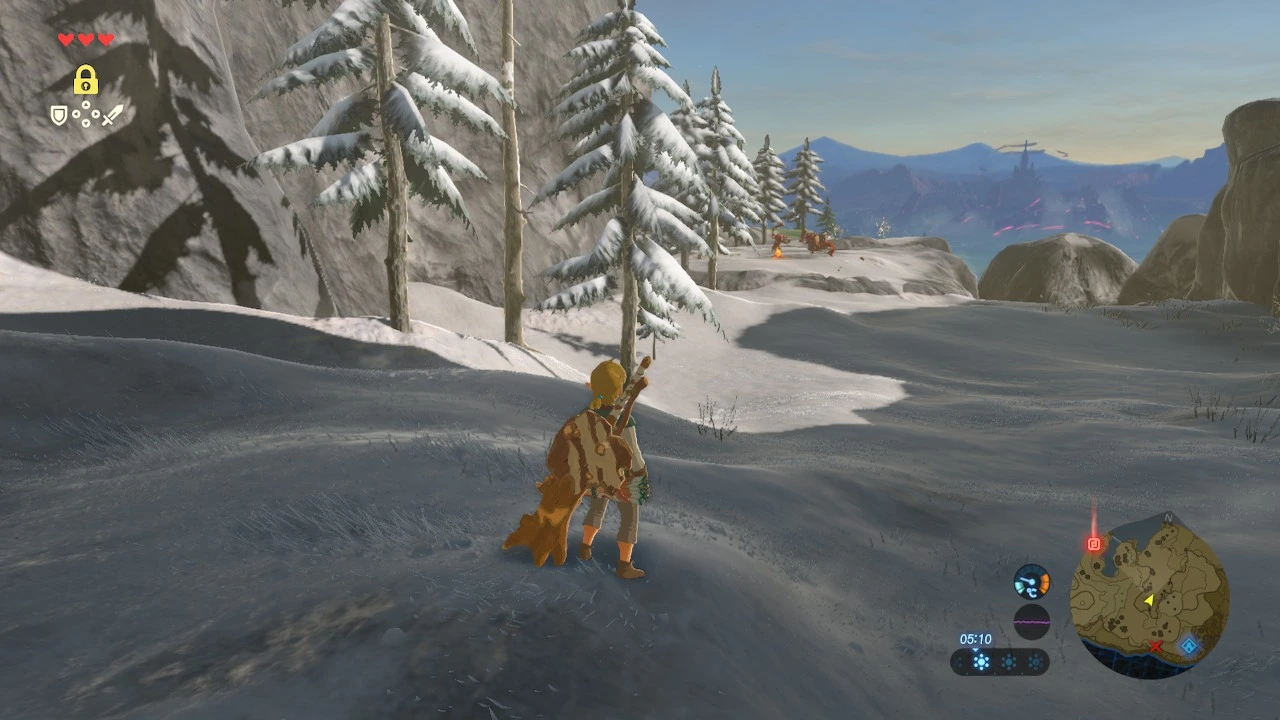Click the yellow player arrow on minimap
Viewport: 1280px width, 720px height.
tap(1149, 600)
